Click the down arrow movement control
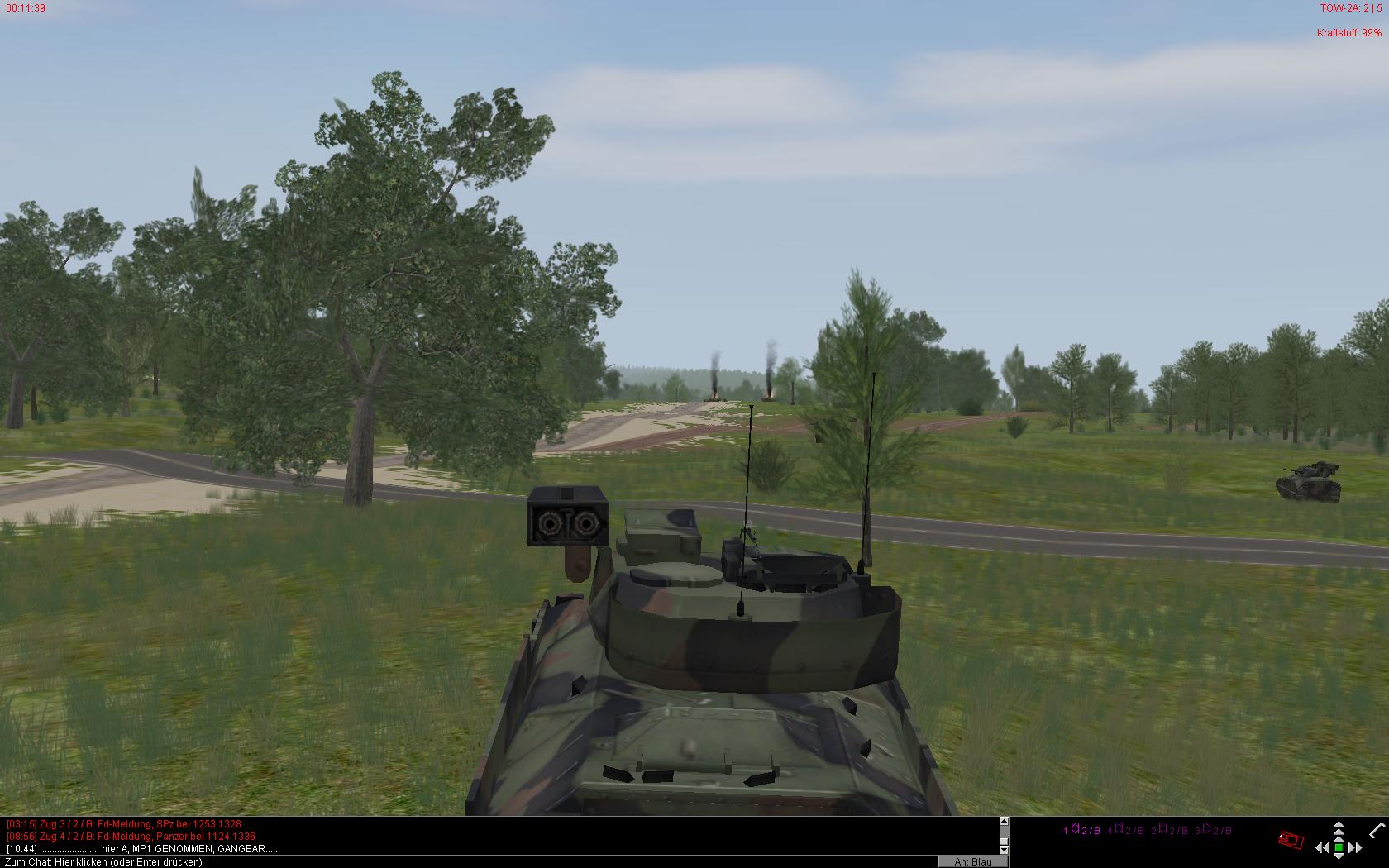The height and width of the screenshot is (868, 1389). [1339, 857]
